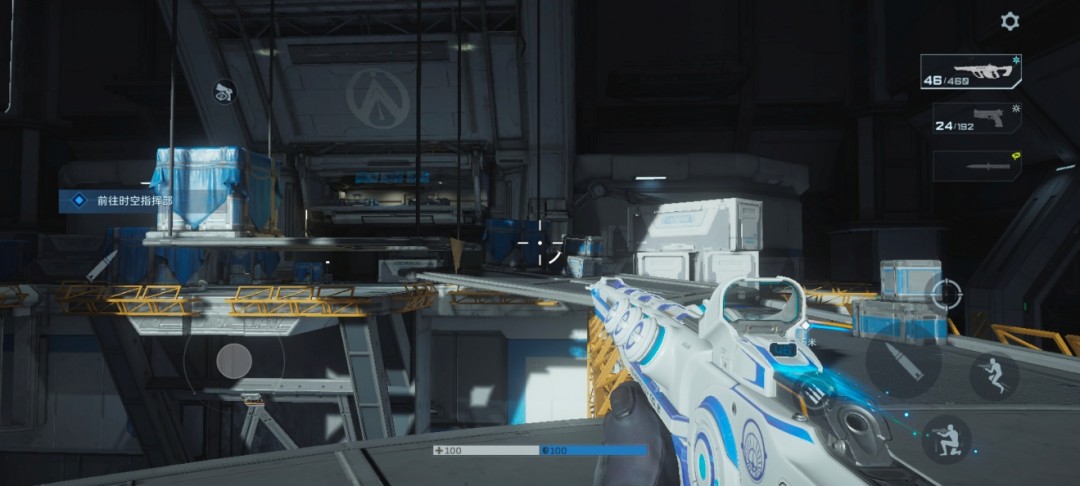The image size is (1080, 486).
Task: Toggle aim with the scope crosshair button
Action: click(945, 294)
